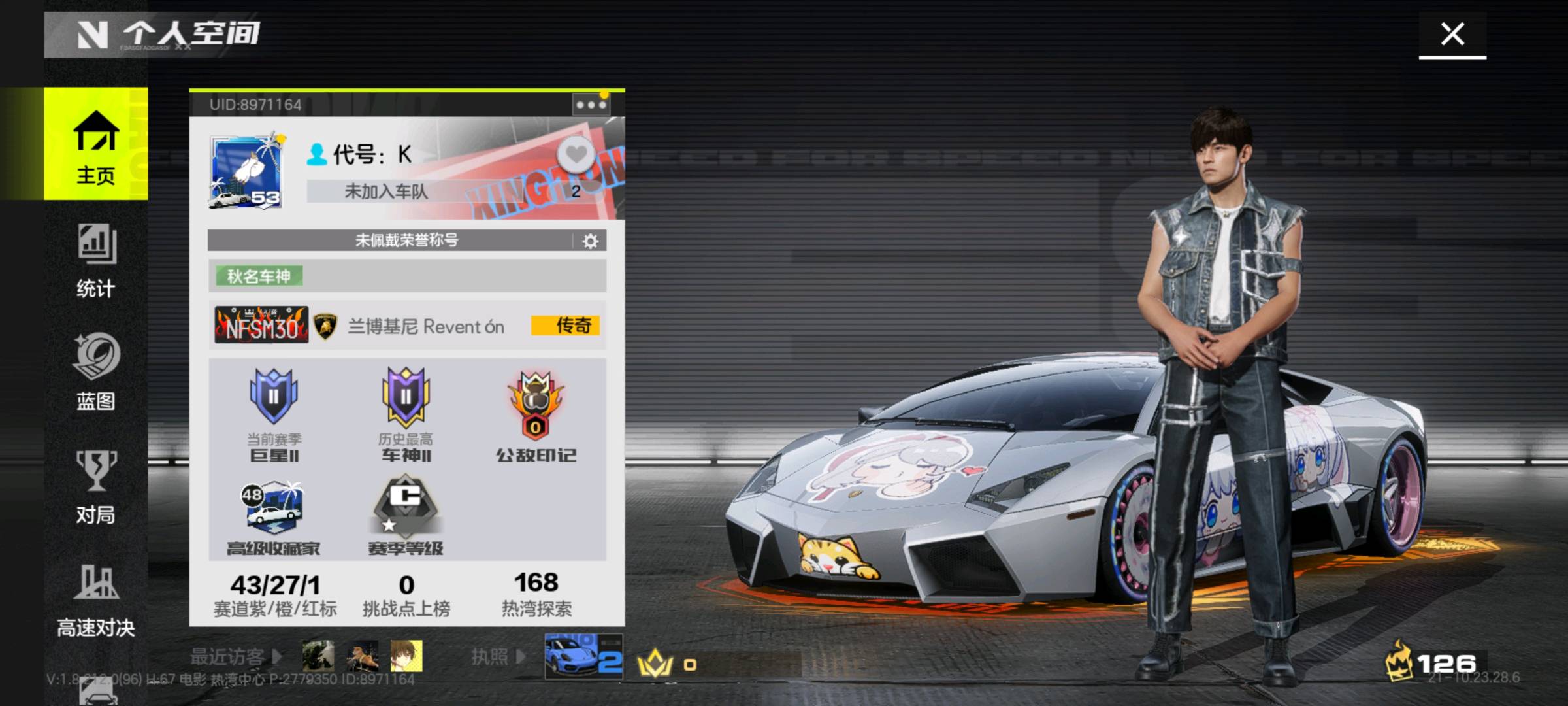Select the 秋名车神 tag
1568x706 pixels.
tap(259, 276)
